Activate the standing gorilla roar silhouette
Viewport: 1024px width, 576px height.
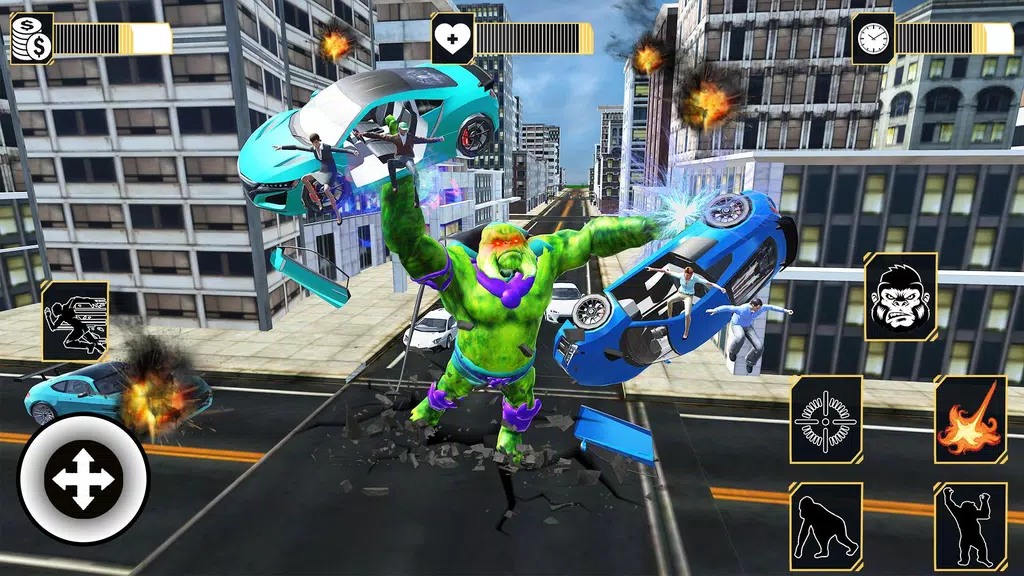click(970, 526)
